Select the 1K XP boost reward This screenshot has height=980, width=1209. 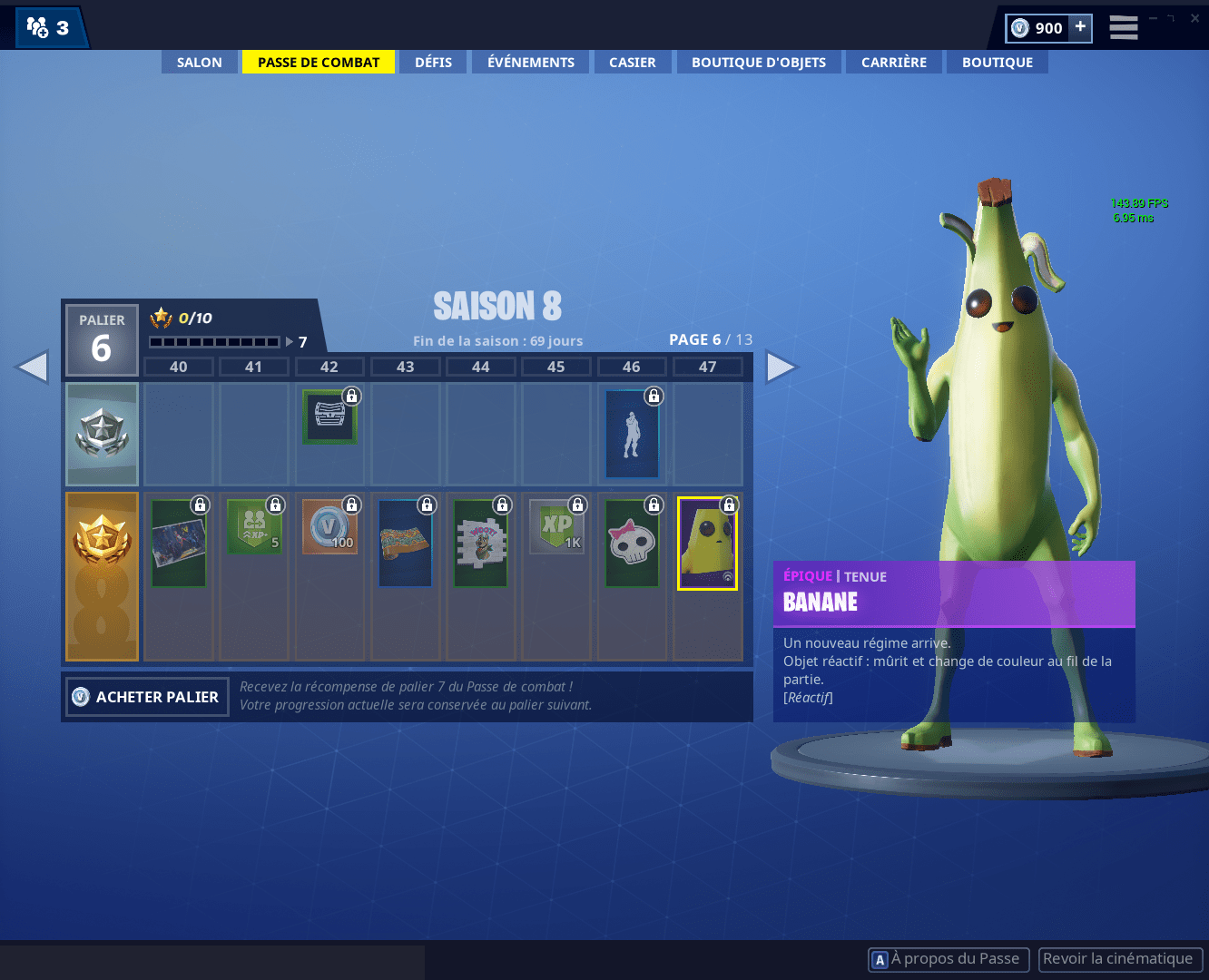pyautogui.click(x=556, y=526)
